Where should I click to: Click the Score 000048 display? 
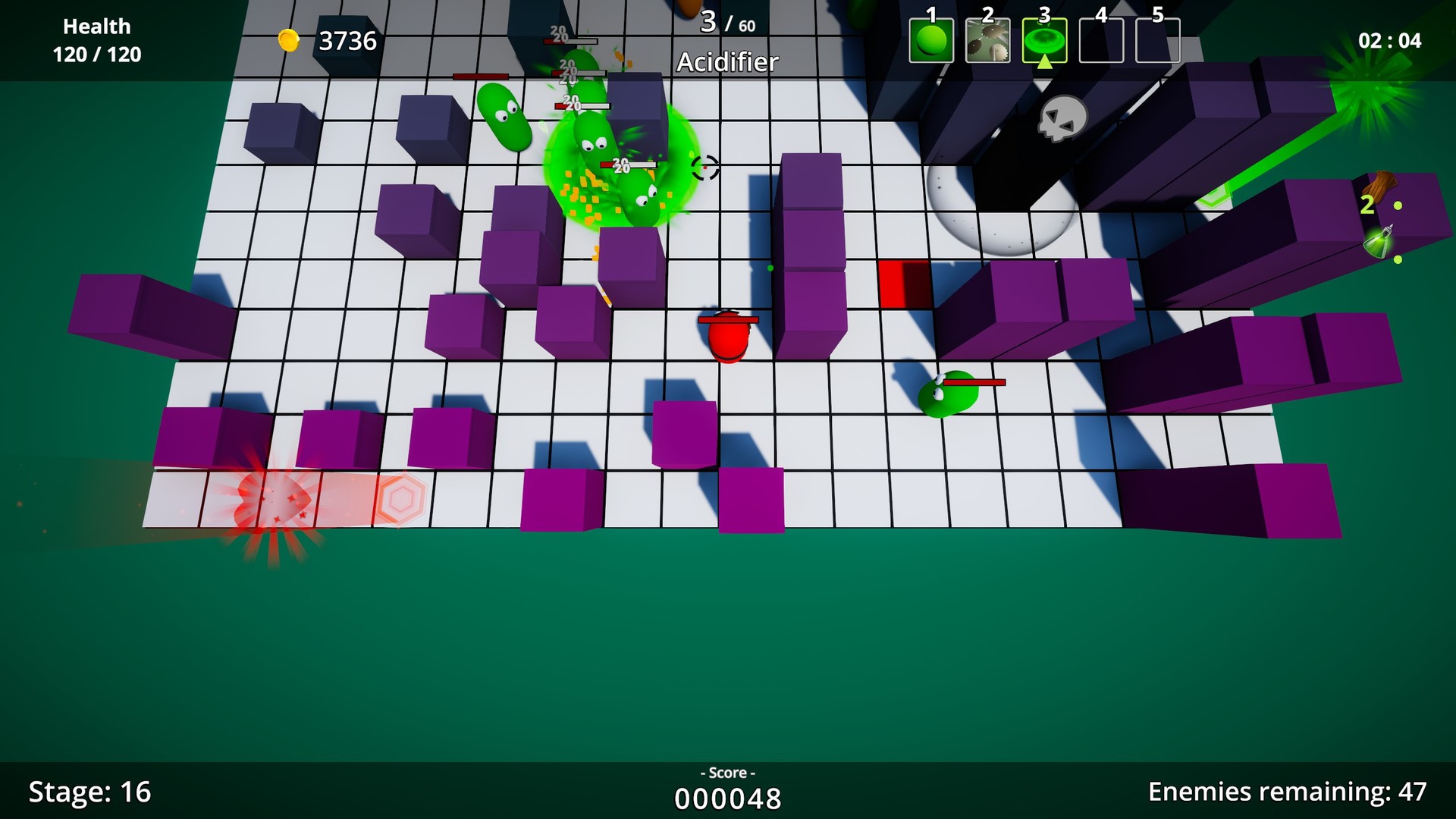(727, 798)
